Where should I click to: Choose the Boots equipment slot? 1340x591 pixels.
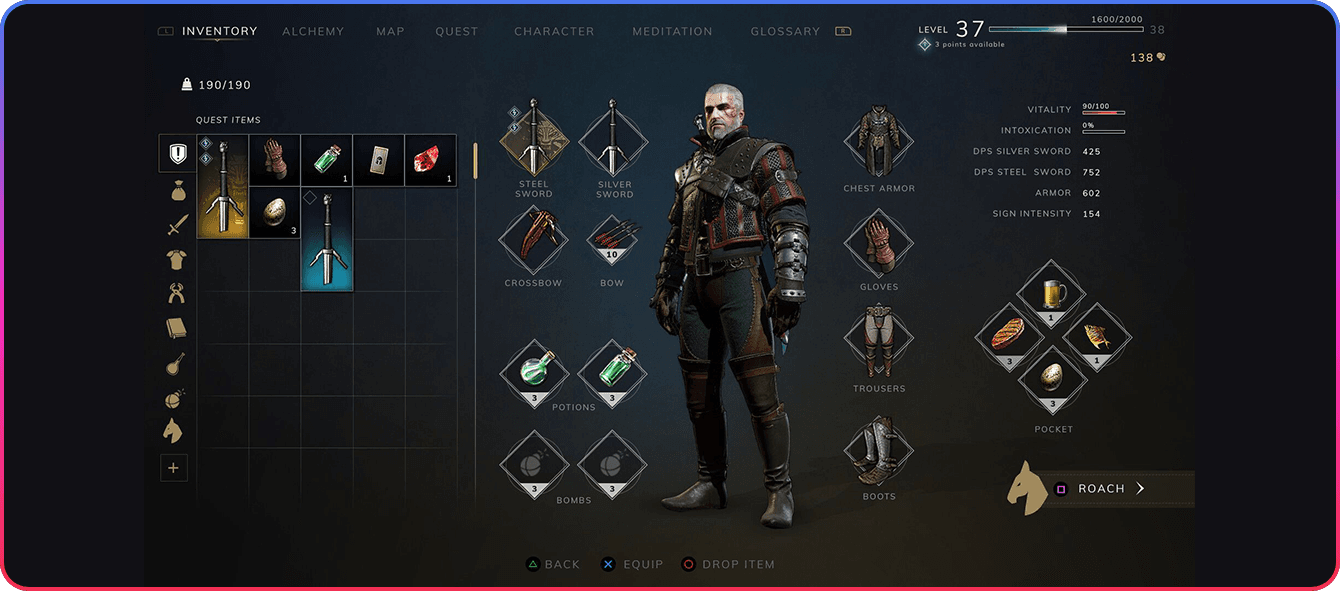(879, 451)
